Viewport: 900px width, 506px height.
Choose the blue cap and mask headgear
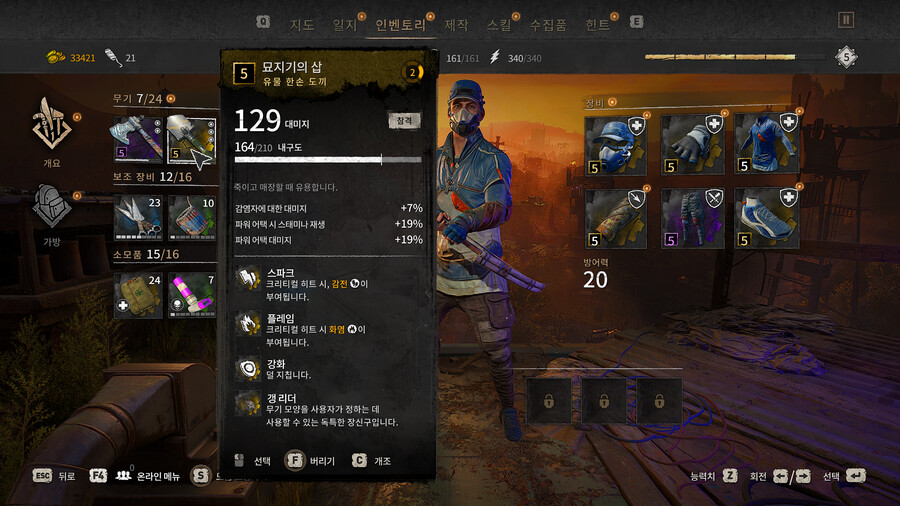pos(617,146)
